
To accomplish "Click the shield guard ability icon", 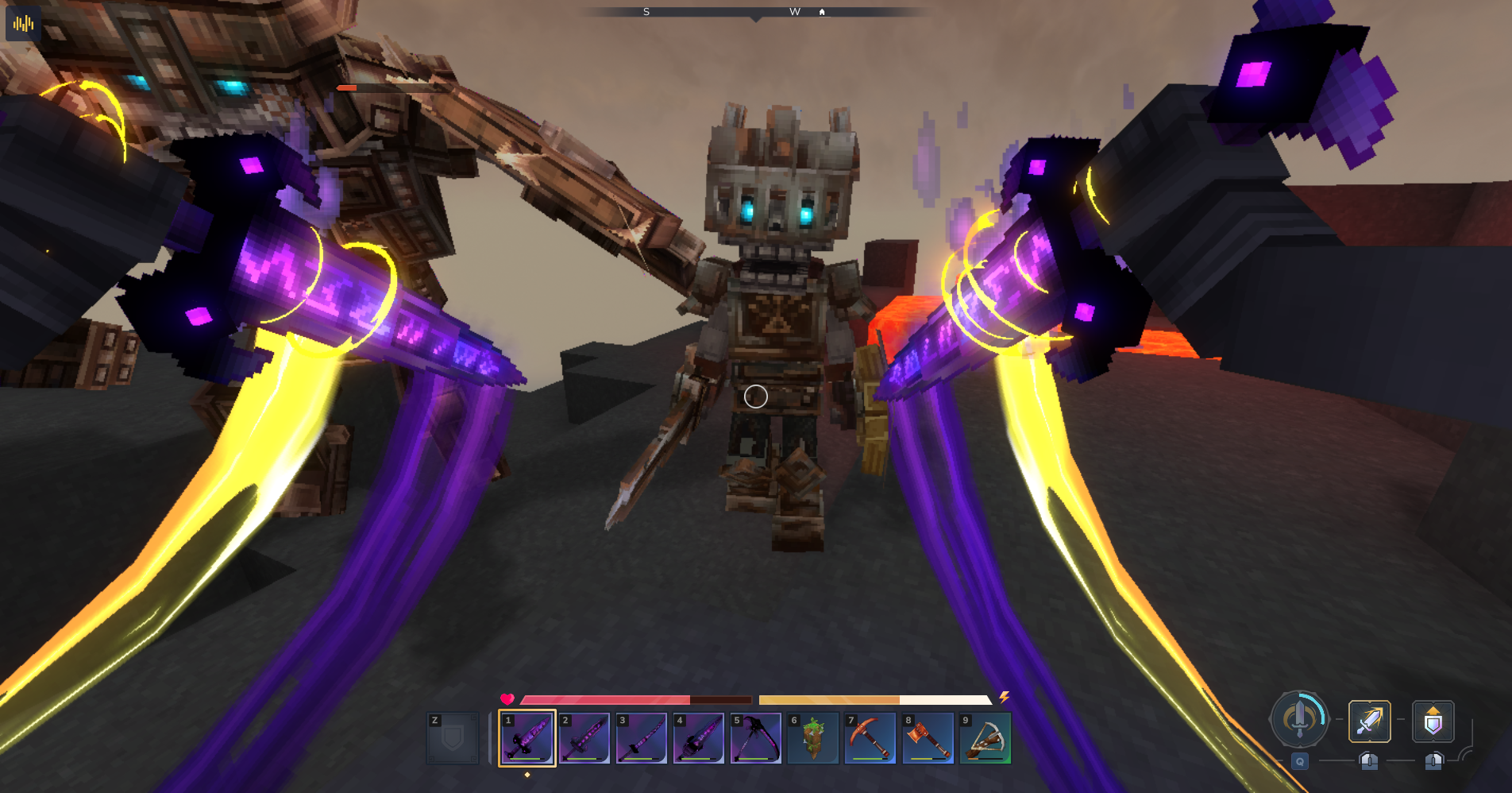I will (x=1433, y=721).
